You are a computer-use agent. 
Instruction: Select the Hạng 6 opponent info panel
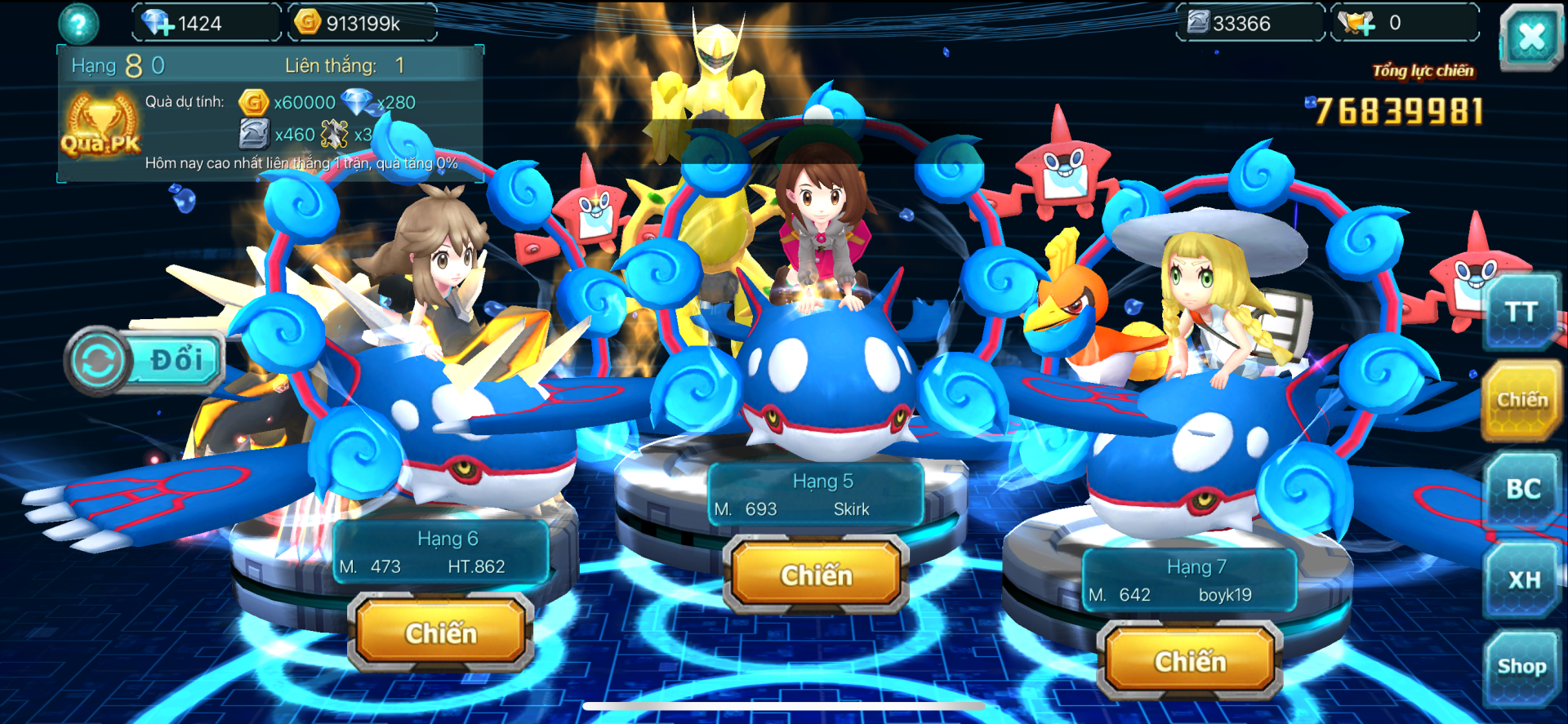pyautogui.click(x=441, y=553)
